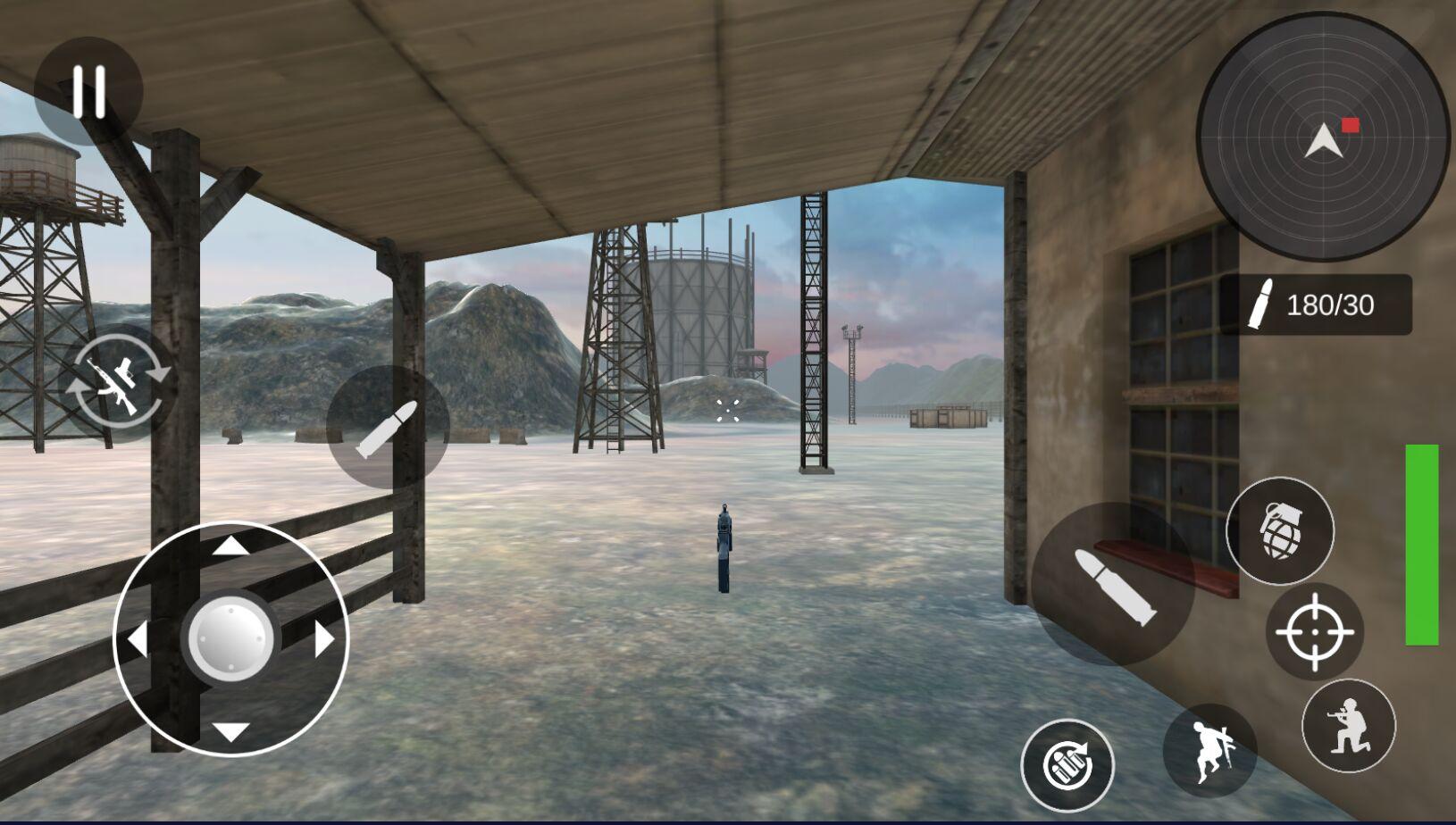Viewport: 1456px width, 825px height.
Task: Toggle aim with the crosshair scope button
Action: pos(1314,632)
